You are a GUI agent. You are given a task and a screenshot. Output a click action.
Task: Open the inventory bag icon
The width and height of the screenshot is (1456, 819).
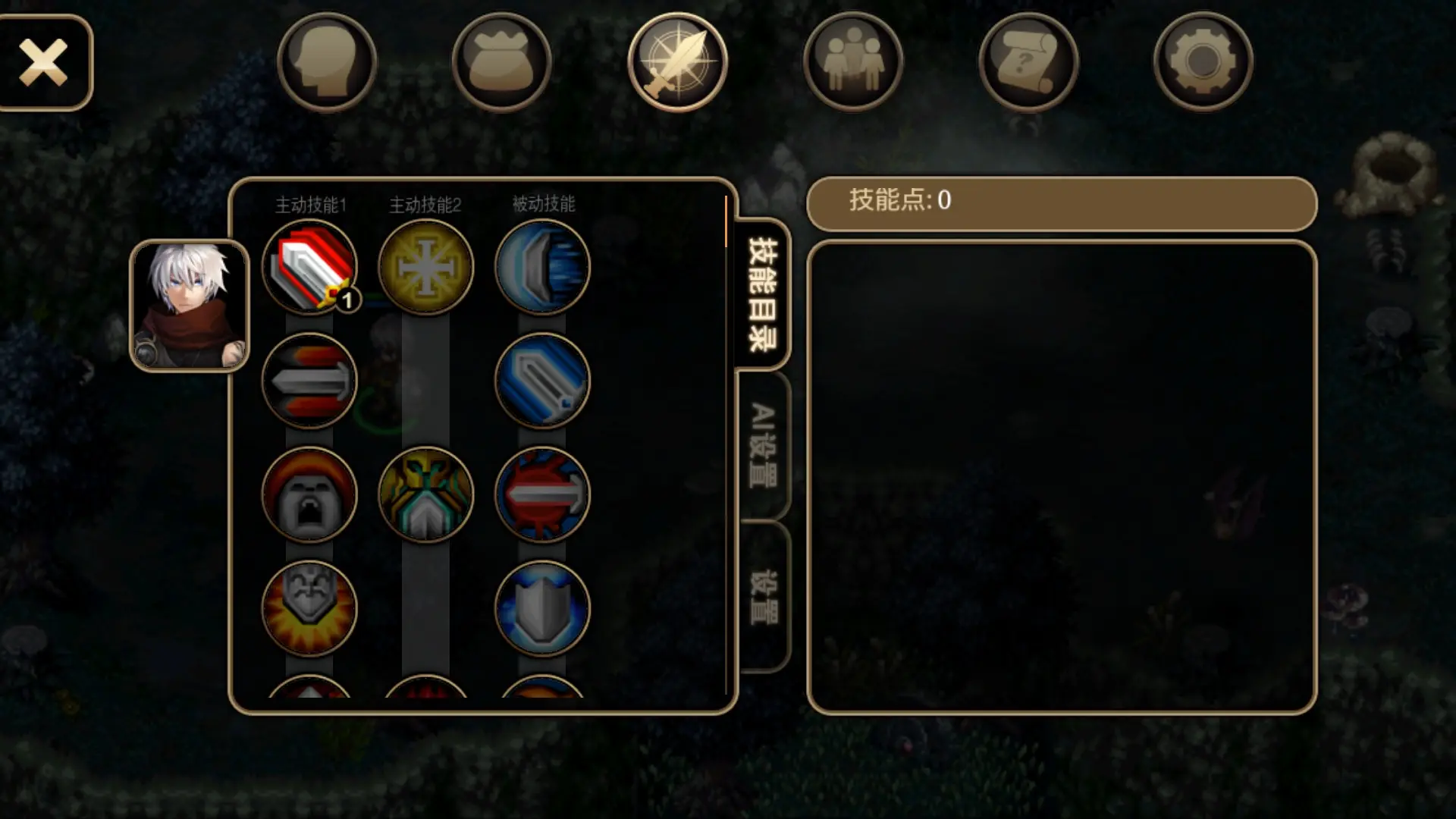pos(502,62)
